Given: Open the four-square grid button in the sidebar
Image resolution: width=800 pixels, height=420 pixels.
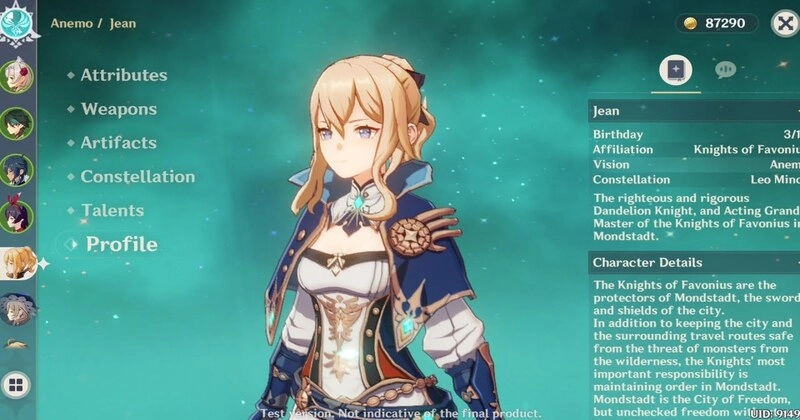Looking at the screenshot, I should [x=16, y=383].
